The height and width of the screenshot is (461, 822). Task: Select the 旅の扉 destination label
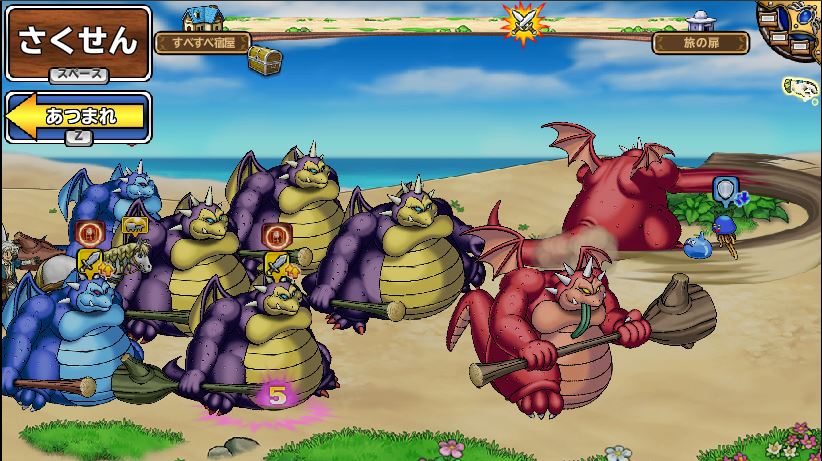[700, 43]
